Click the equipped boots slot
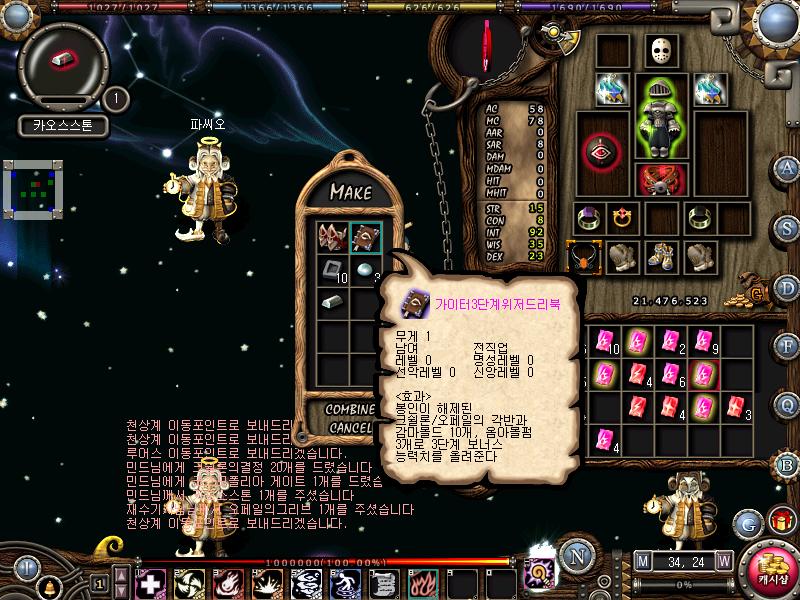 pyautogui.click(x=660, y=256)
